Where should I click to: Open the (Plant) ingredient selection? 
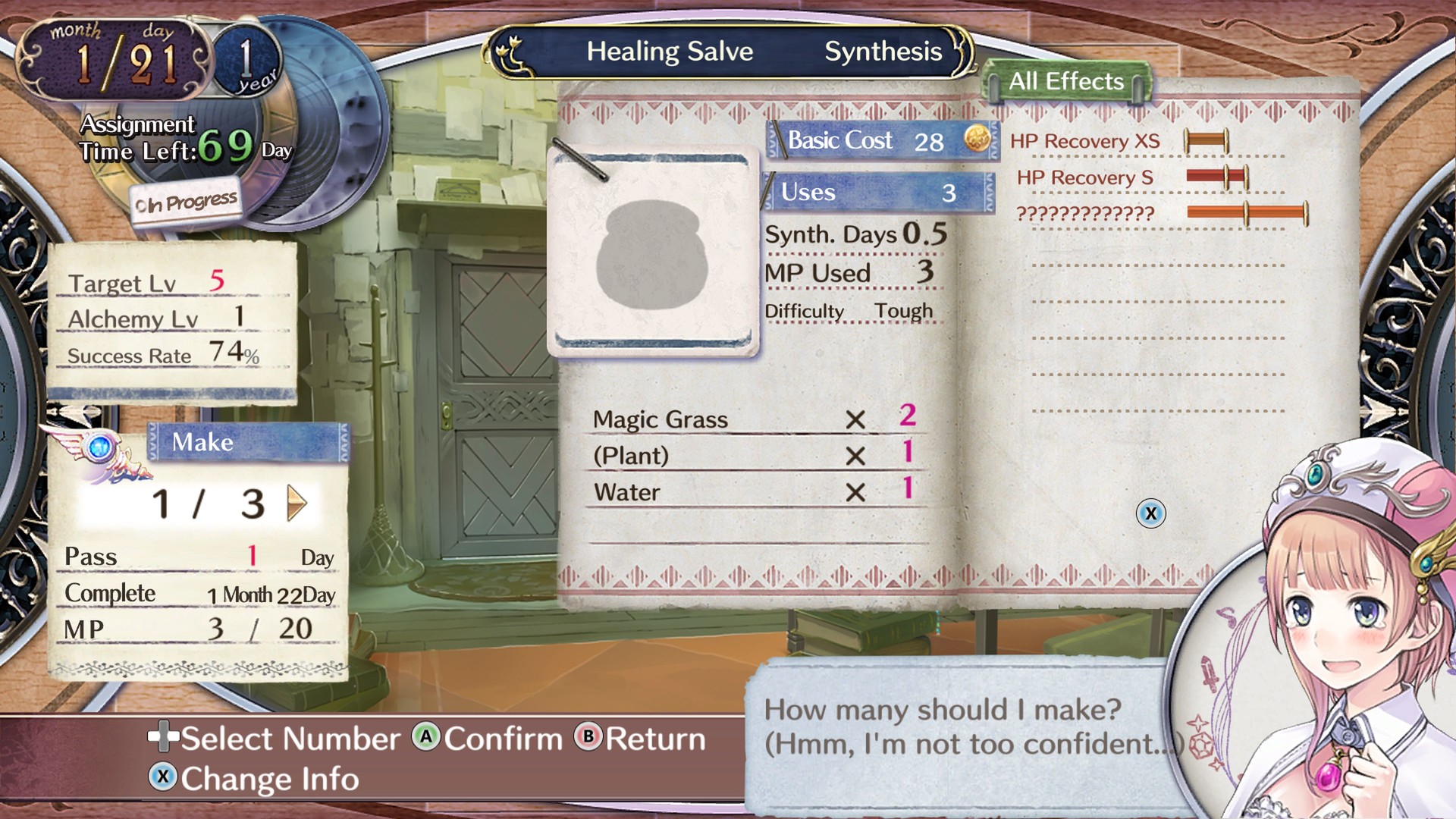pos(631,456)
